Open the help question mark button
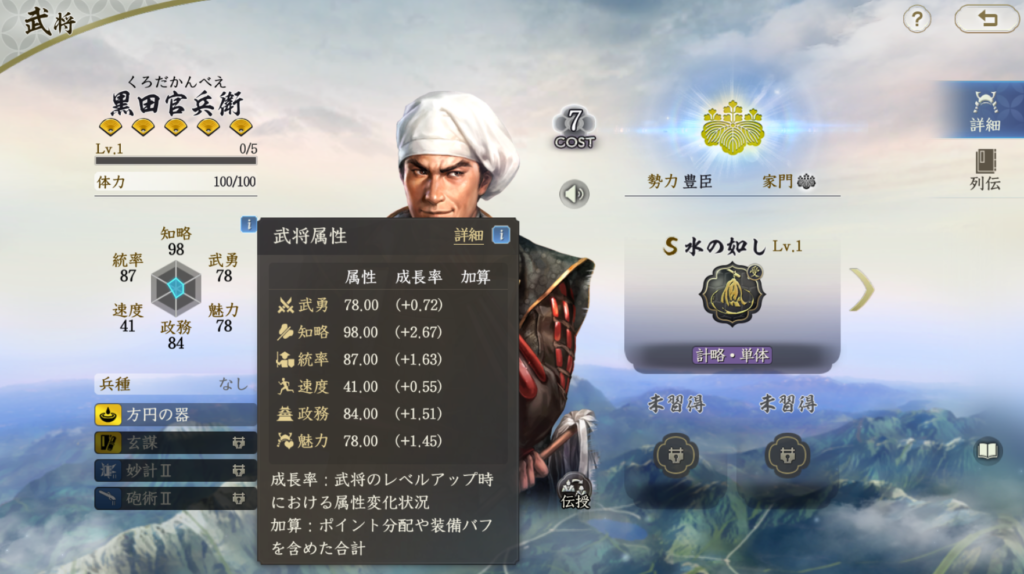1024x574 pixels. [x=917, y=19]
